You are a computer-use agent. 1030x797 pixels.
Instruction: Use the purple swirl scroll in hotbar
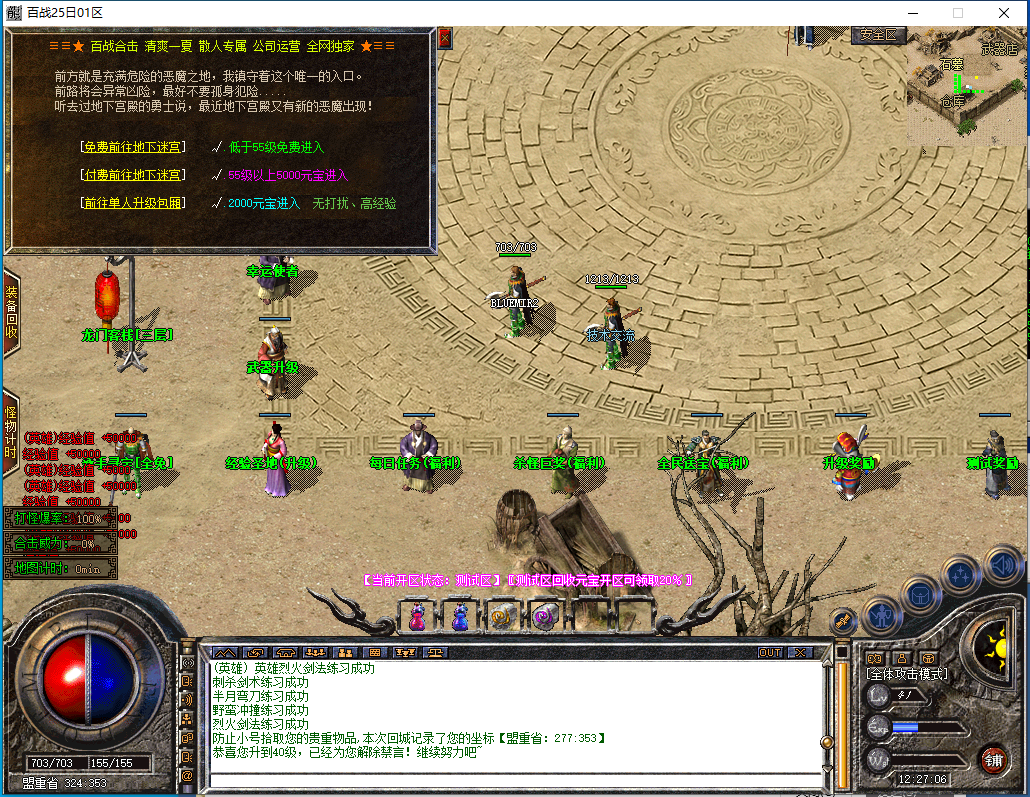coord(543,617)
